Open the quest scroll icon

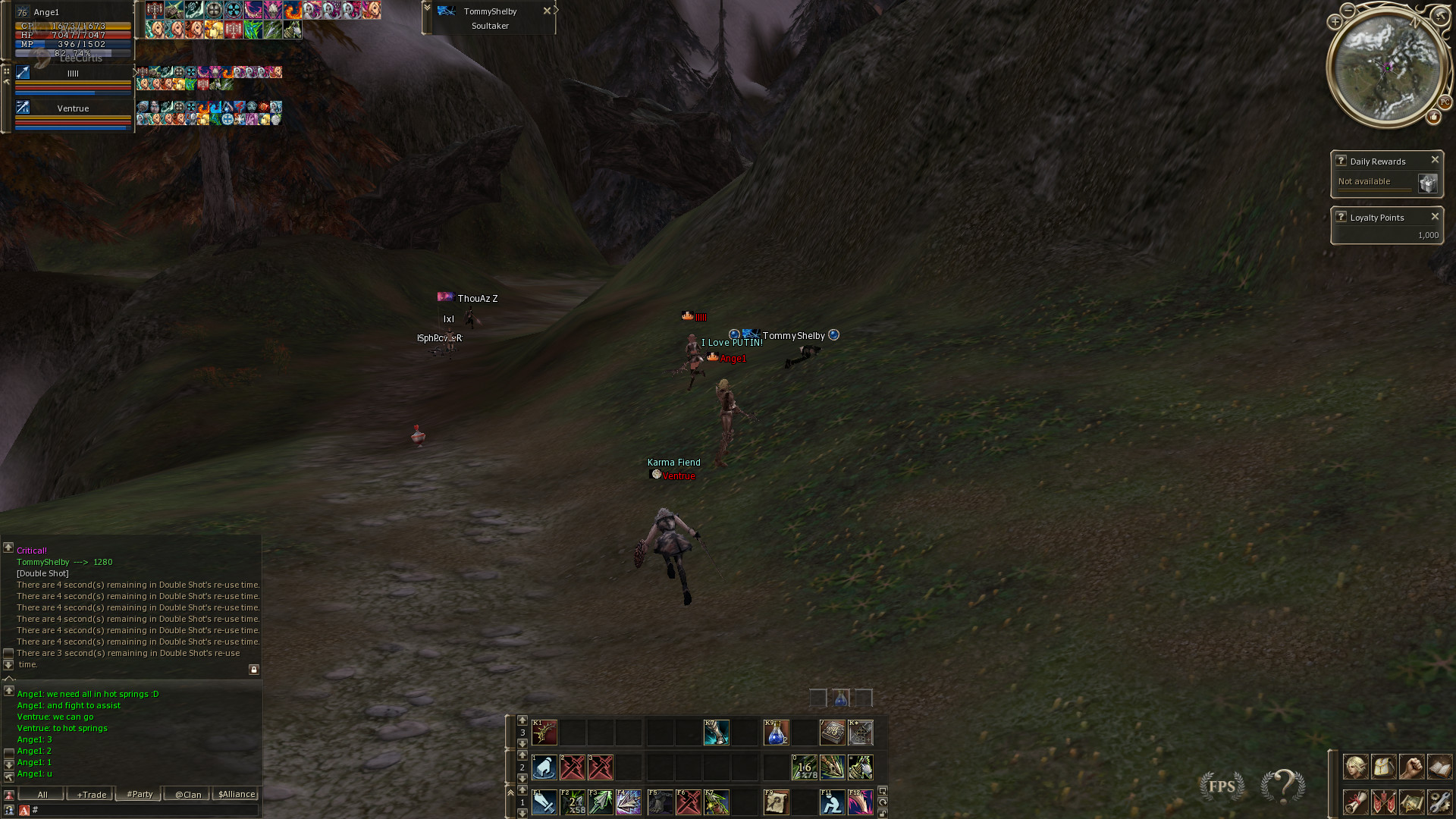click(1355, 802)
